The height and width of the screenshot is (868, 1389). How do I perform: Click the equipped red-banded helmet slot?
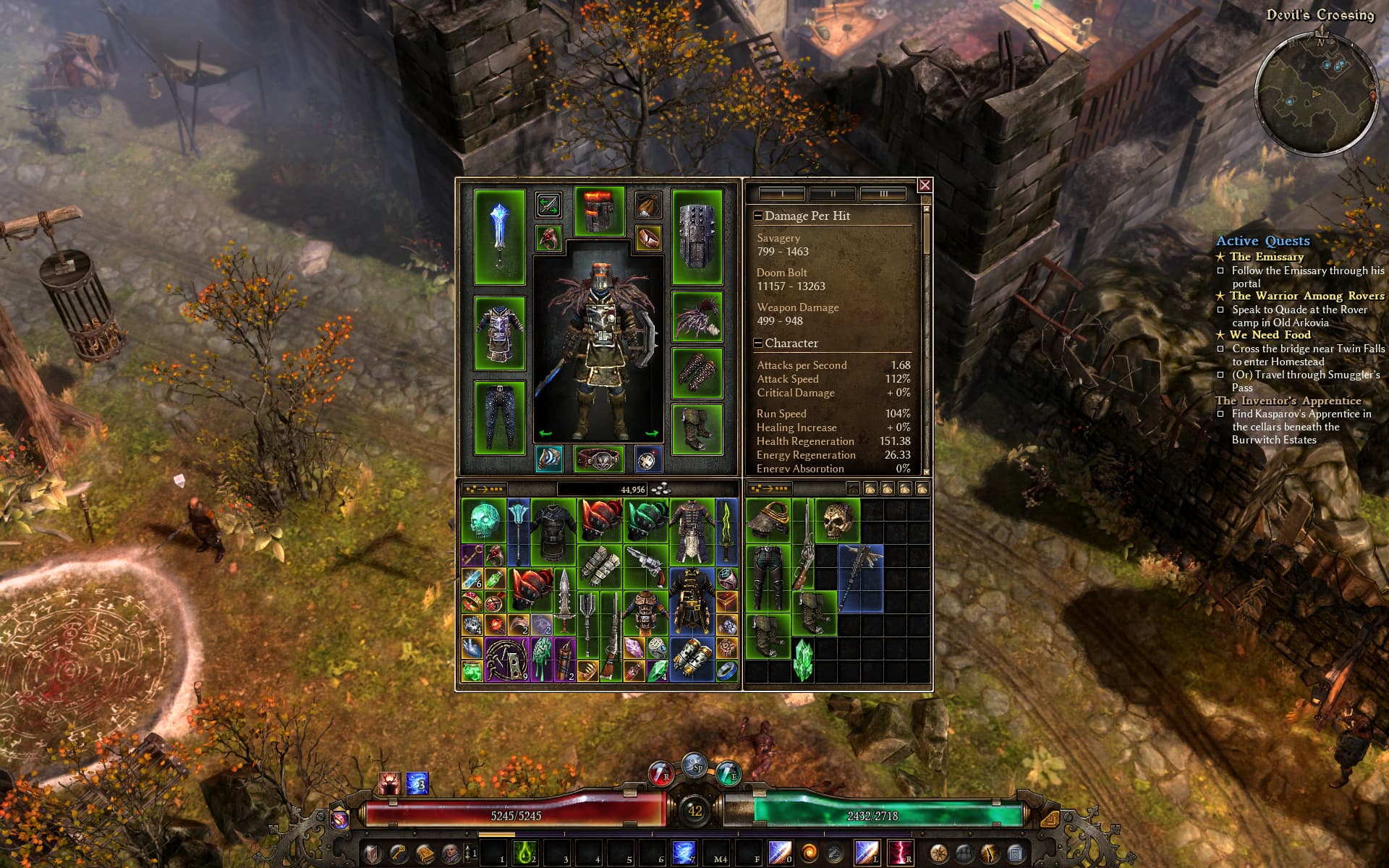coord(599,210)
